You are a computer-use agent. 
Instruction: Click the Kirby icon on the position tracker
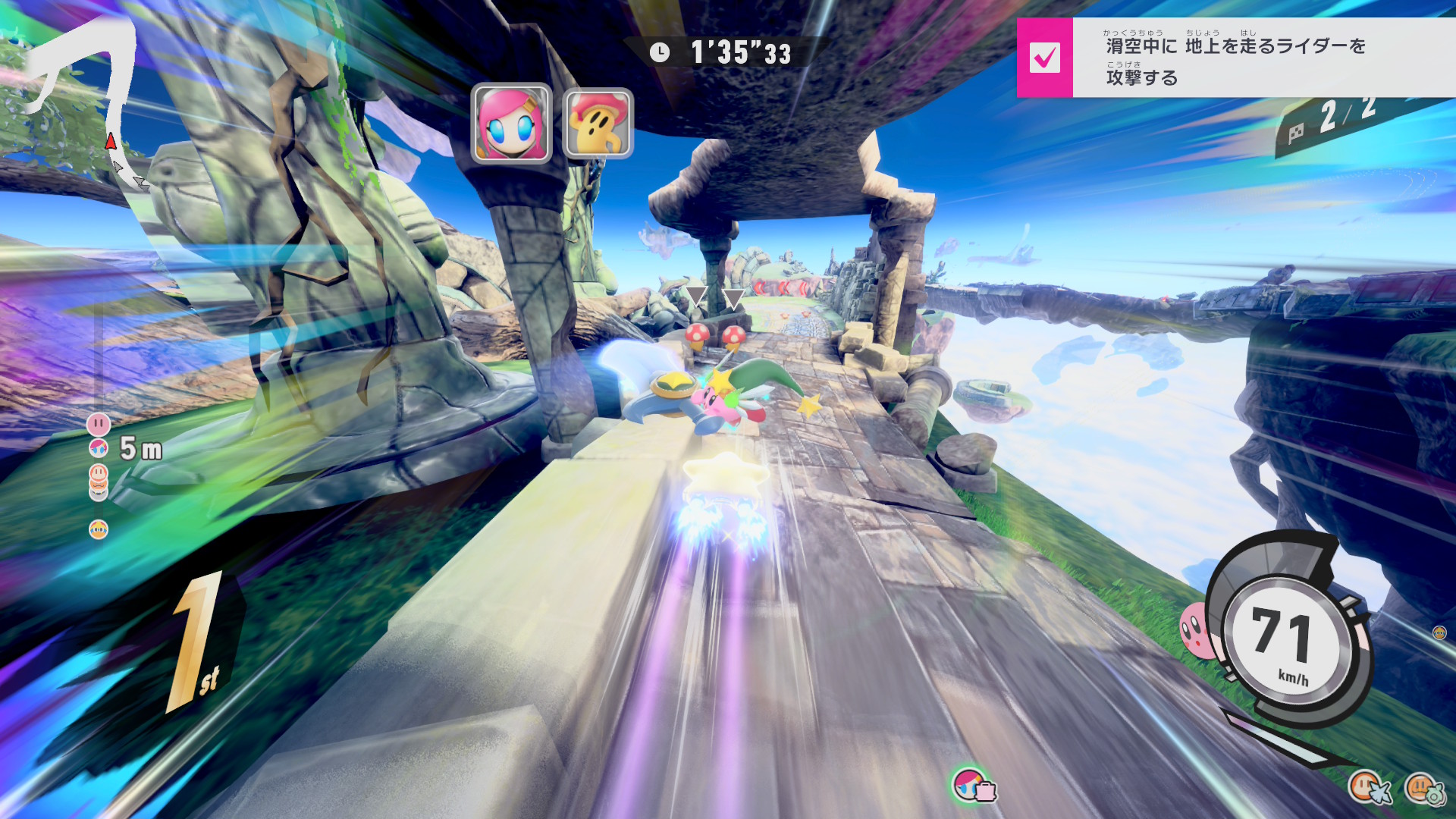(99, 424)
